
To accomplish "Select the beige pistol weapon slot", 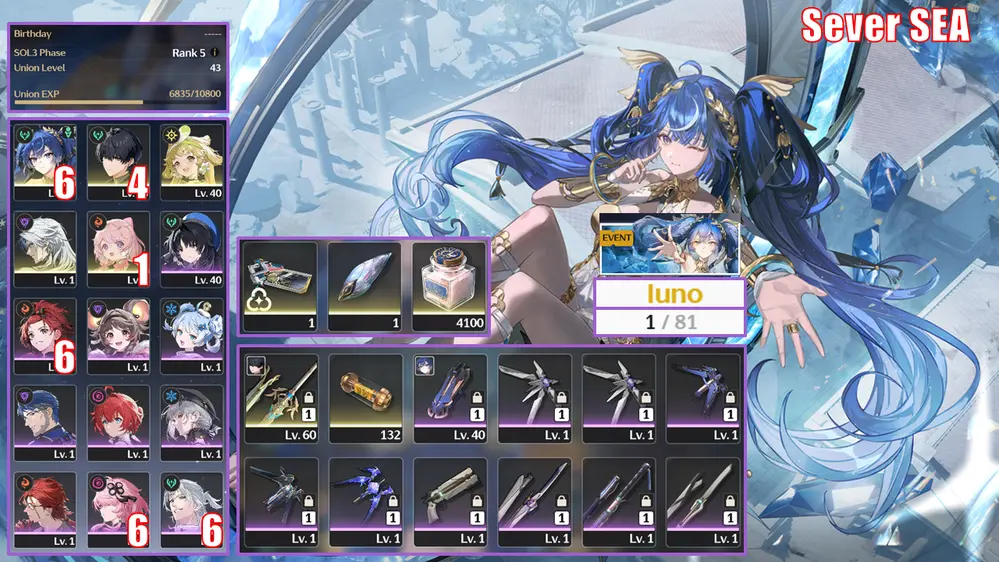I will [449, 502].
